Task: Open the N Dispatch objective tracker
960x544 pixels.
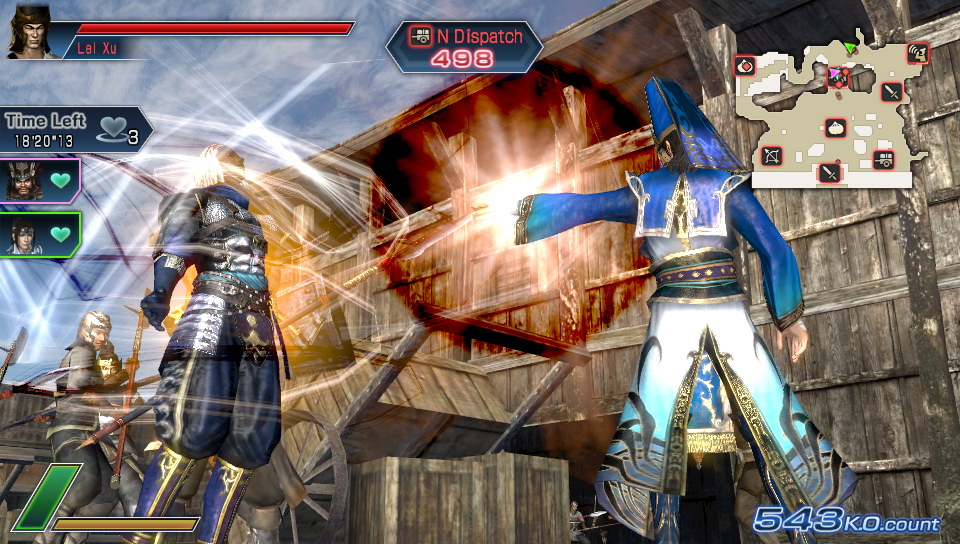Action: 464,46
